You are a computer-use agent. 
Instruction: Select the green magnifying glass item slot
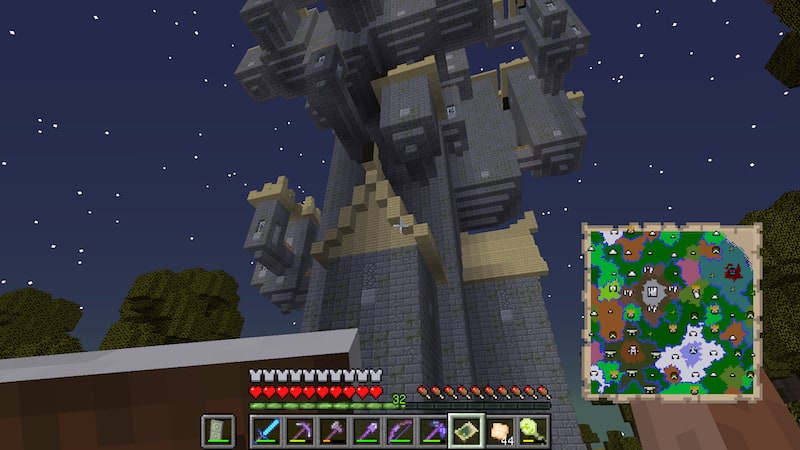point(533,431)
